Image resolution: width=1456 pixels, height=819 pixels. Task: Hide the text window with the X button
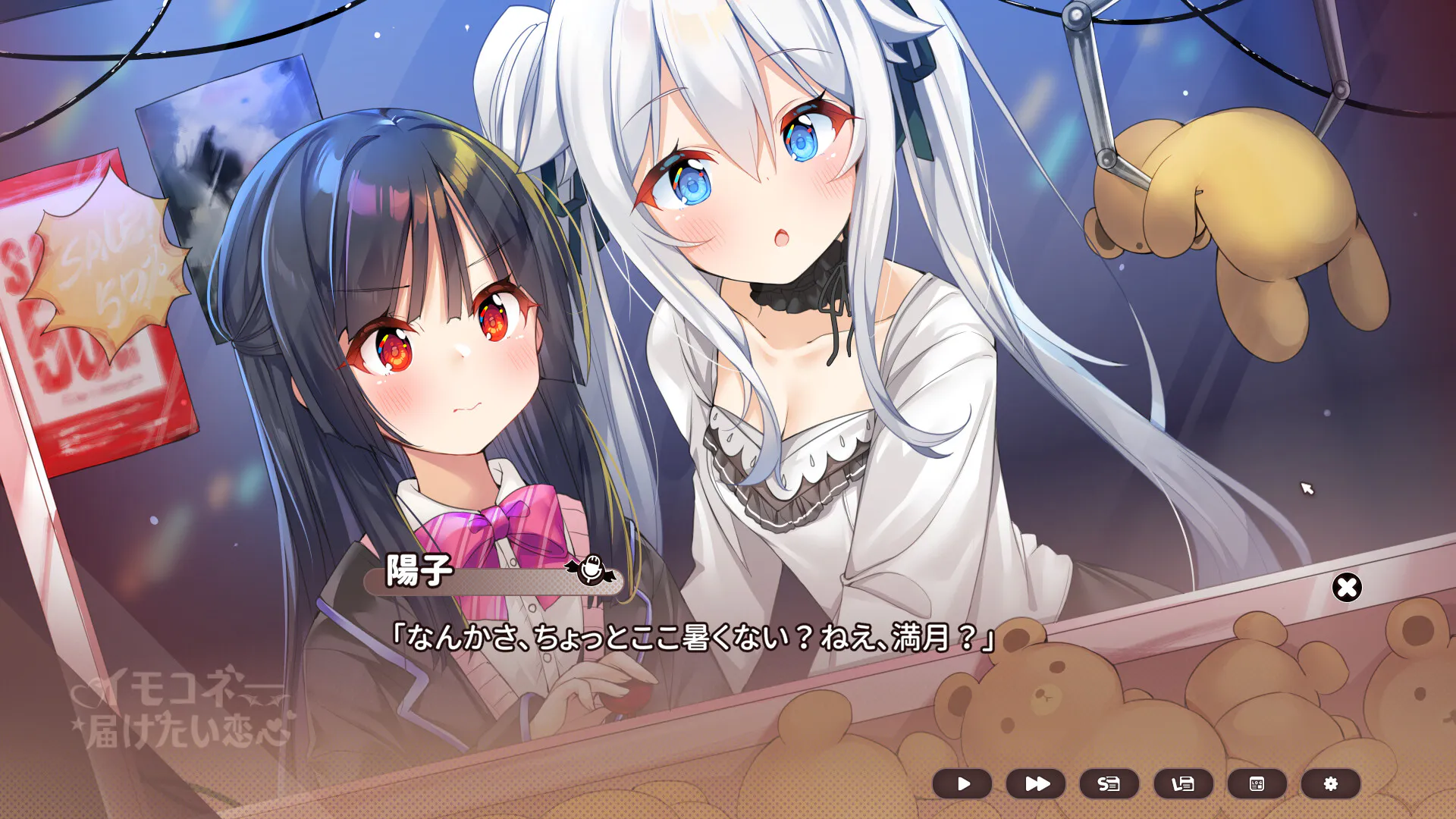pos(1347,588)
